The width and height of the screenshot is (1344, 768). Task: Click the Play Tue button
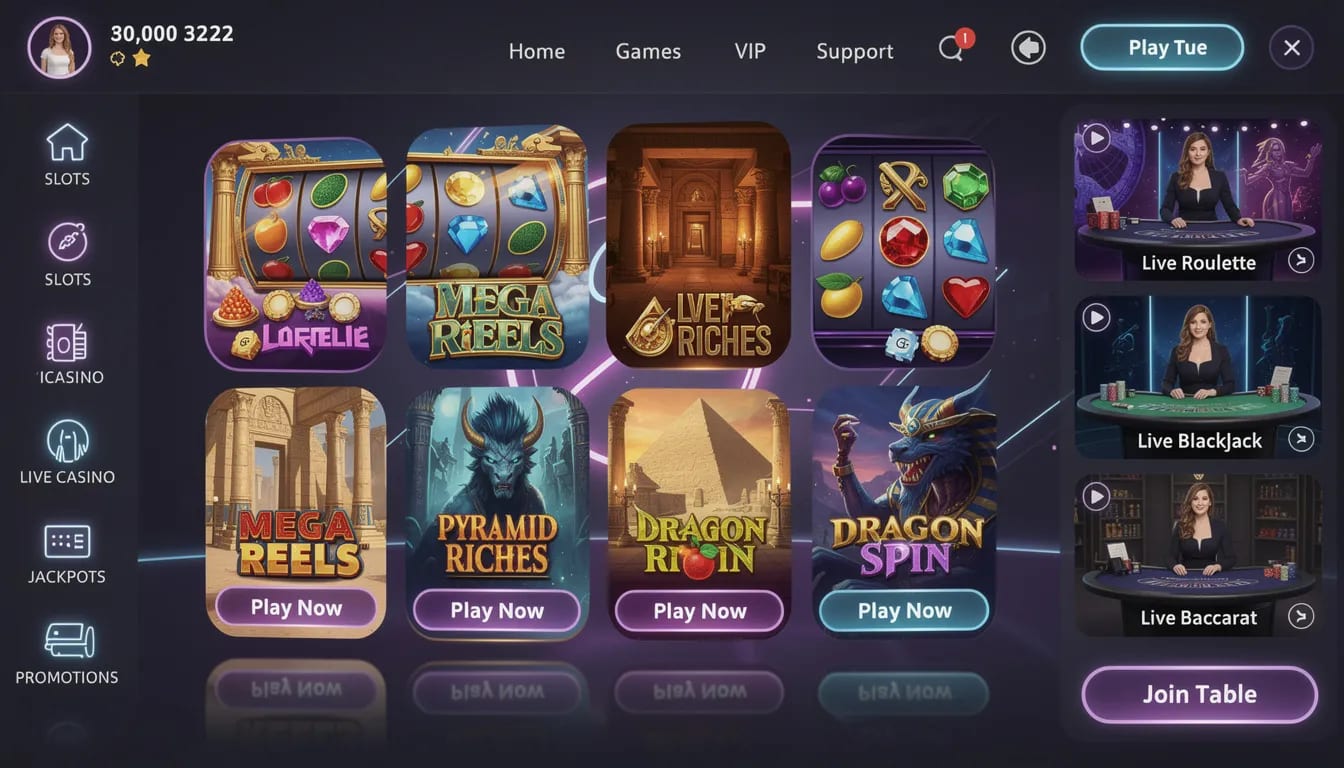pos(1161,46)
